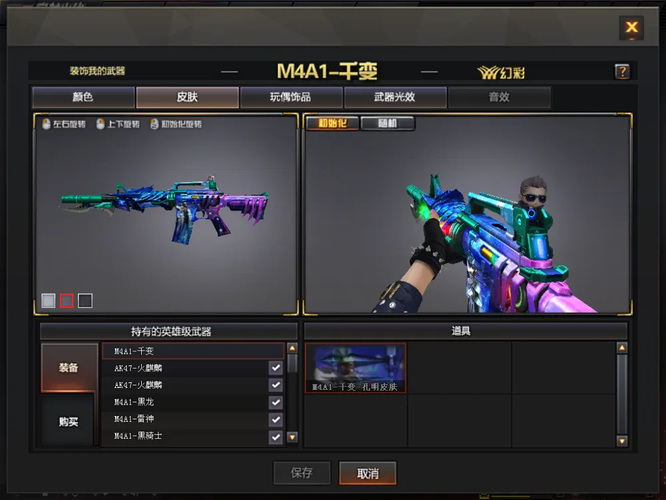
Task: Open the 购买 section
Action: click(x=69, y=421)
